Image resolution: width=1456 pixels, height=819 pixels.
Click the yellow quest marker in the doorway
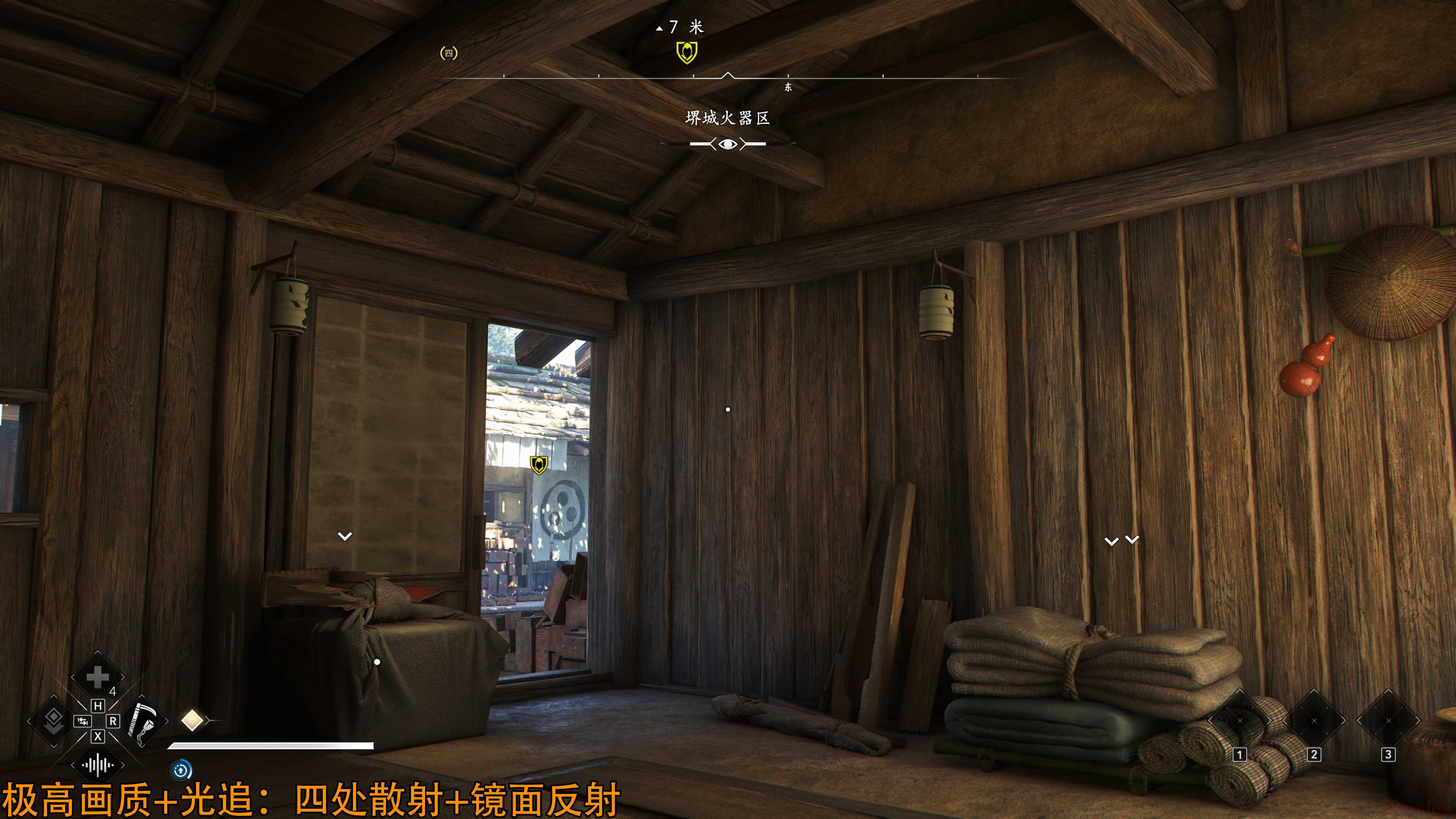[x=539, y=464]
